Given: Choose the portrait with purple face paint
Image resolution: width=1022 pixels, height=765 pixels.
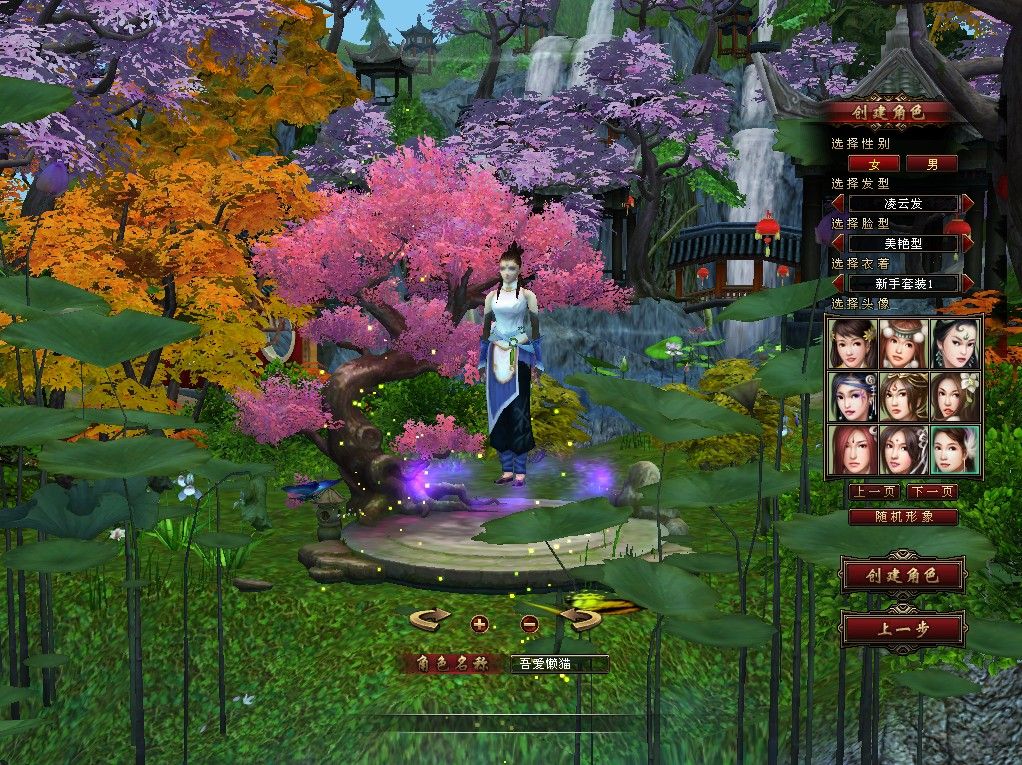Looking at the screenshot, I should pos(852,397).
